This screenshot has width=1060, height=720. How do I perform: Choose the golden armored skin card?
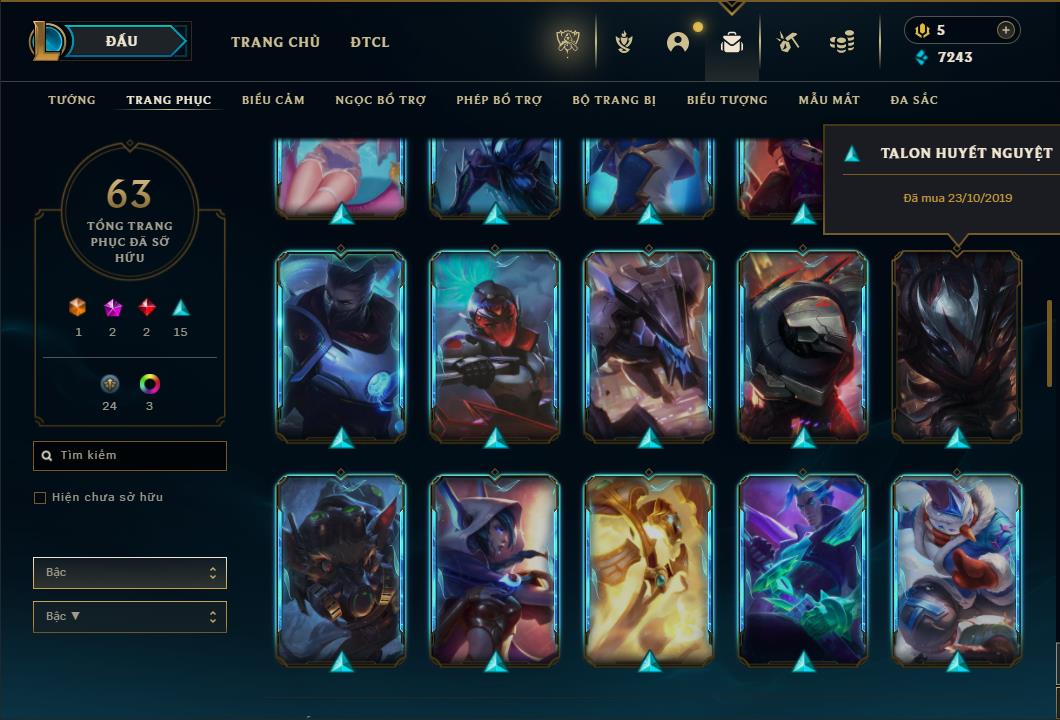tap(649, 568)
